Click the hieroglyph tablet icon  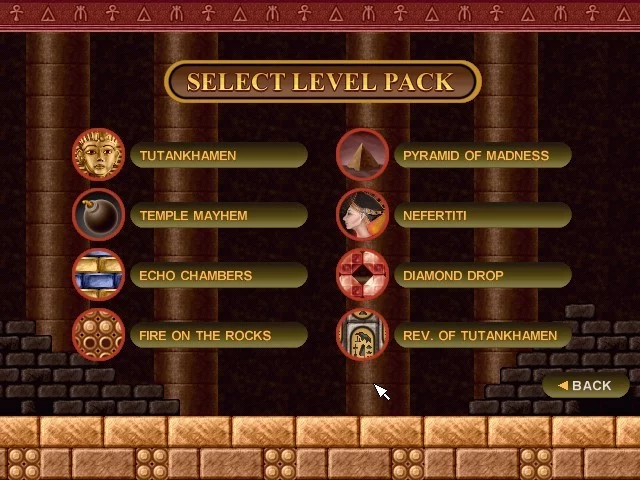pyautogui.click(x=362, y=335)
